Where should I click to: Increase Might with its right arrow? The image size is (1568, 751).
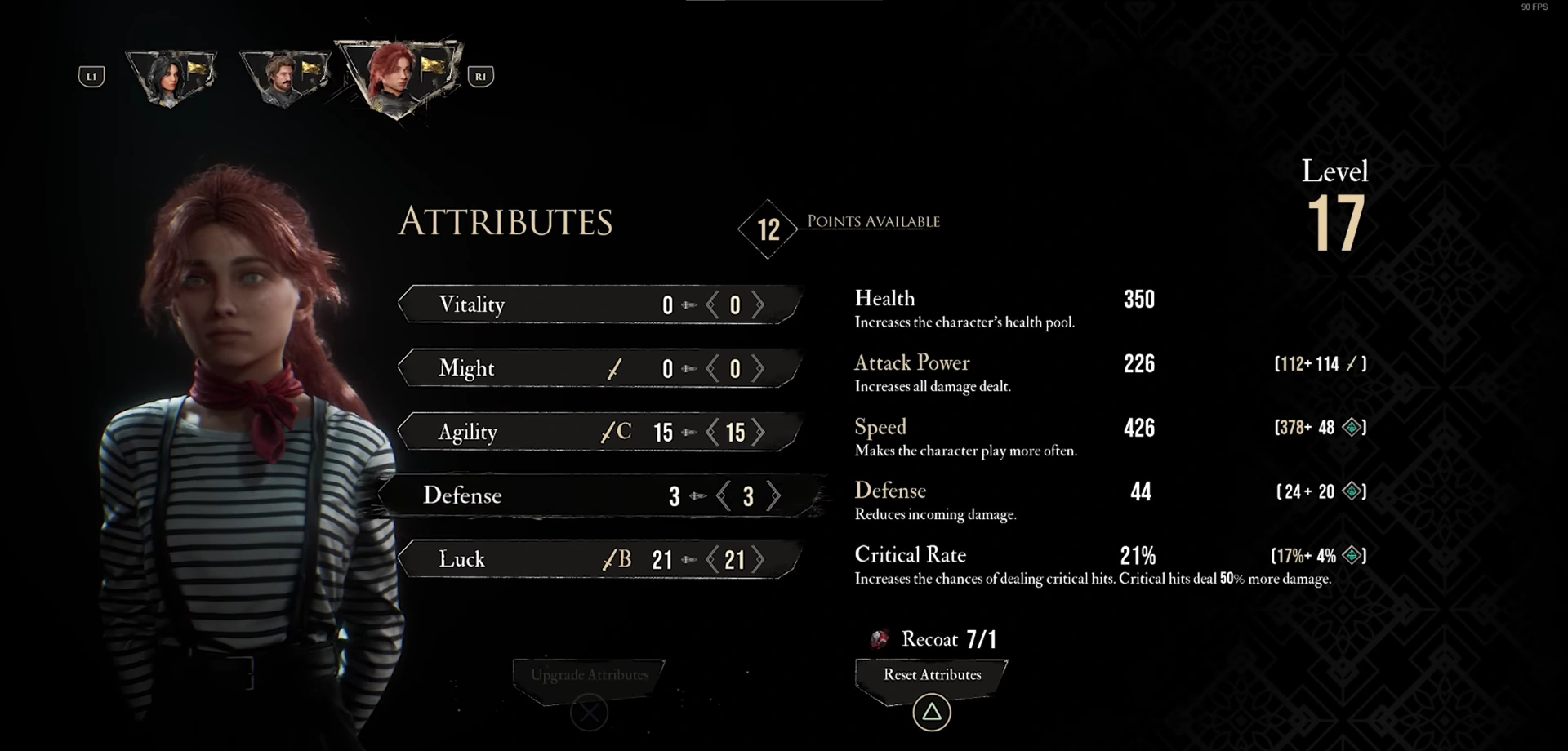[x=759, y=369]
